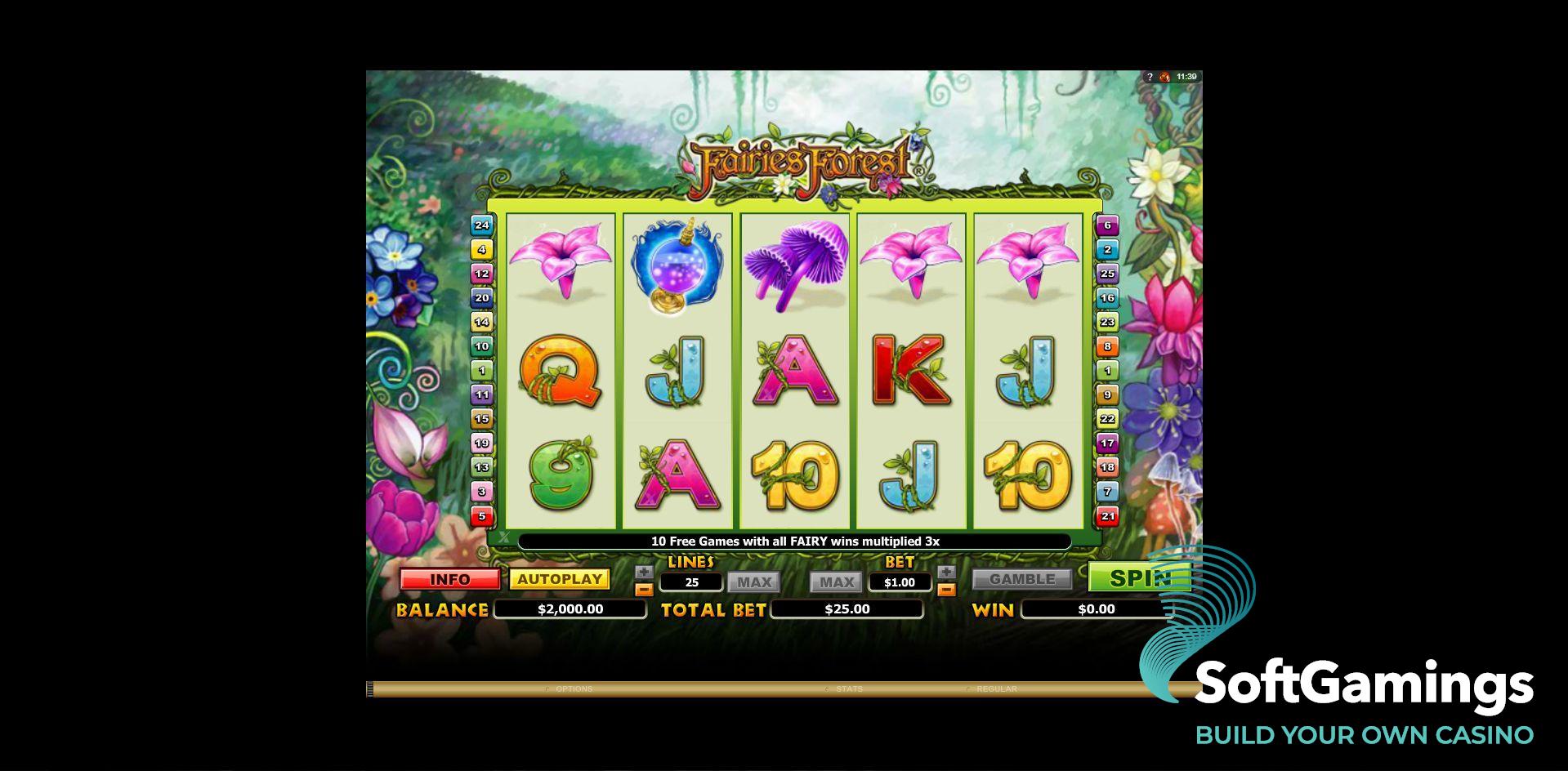Click the golden 10 symbol on reel five
This screenshot has width=1568, height=771.
click(x=1028, y=474)
